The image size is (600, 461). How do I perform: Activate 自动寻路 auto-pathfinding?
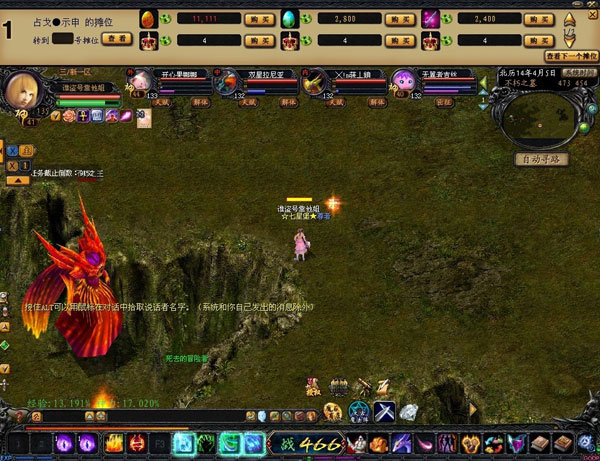coord(541,159)
